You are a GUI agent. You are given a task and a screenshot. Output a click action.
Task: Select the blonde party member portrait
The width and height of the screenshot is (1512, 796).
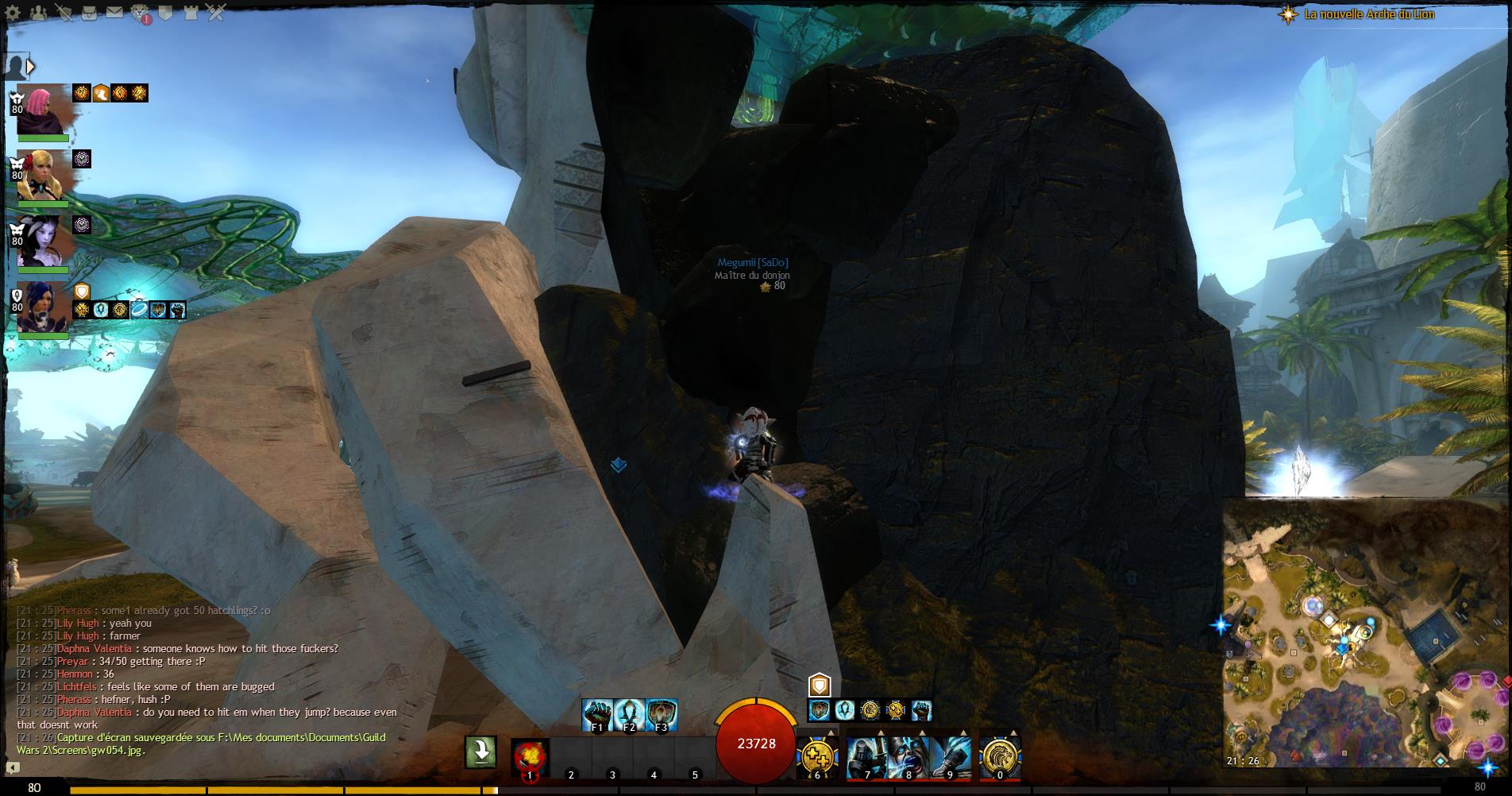tap(41, 176)
